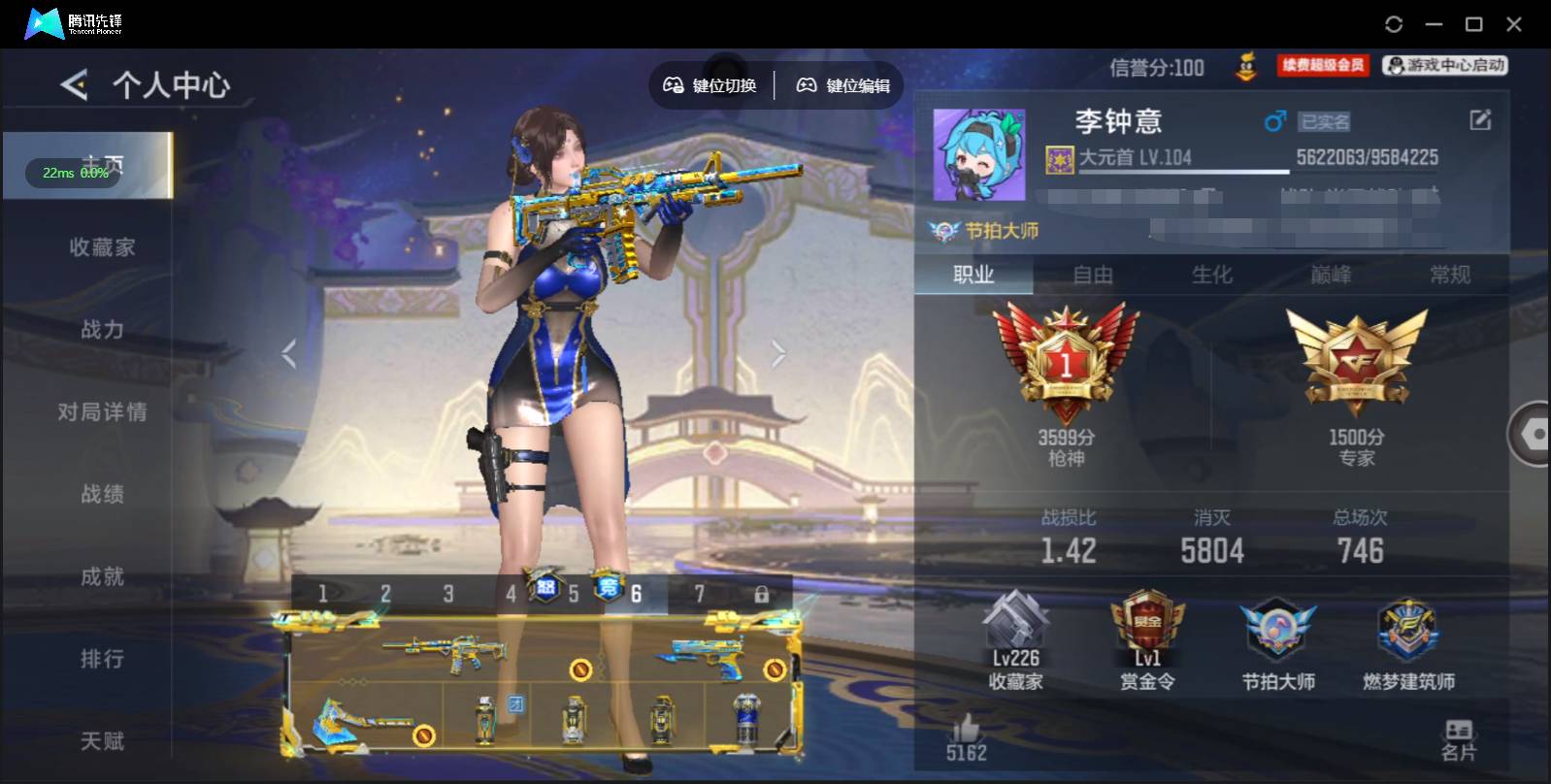Click the left chevron to view previous character

tap(287, 353)
